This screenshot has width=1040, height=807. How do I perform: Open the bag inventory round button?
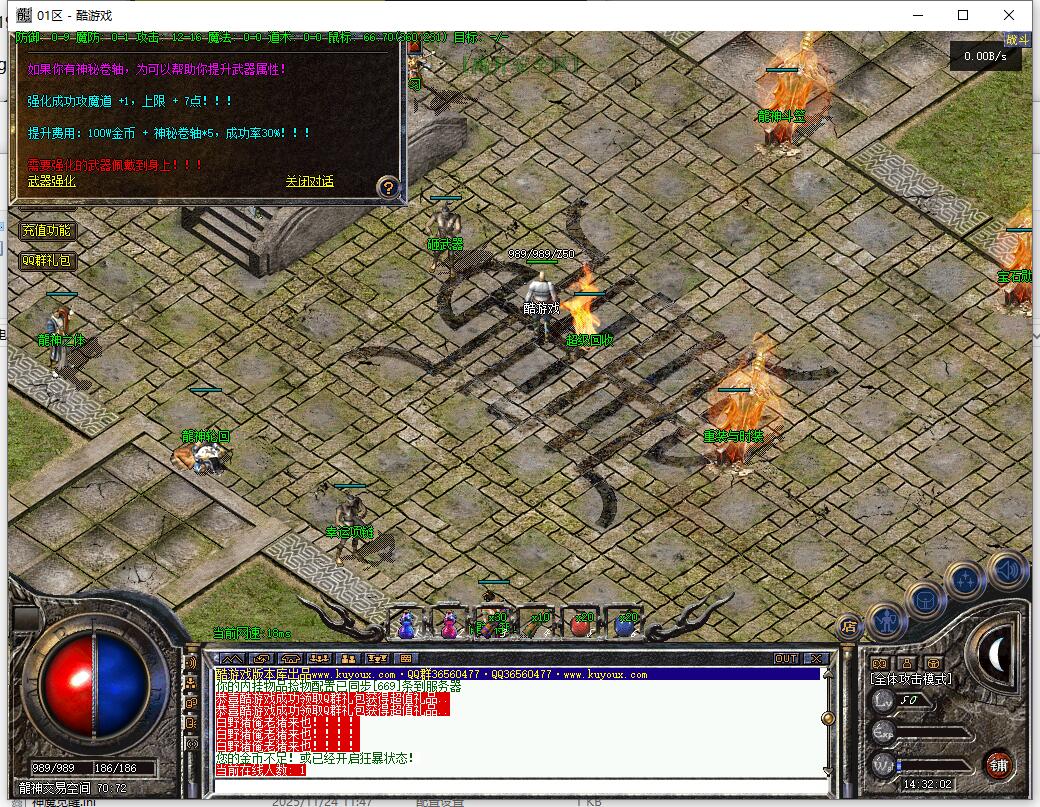[926, 600]
